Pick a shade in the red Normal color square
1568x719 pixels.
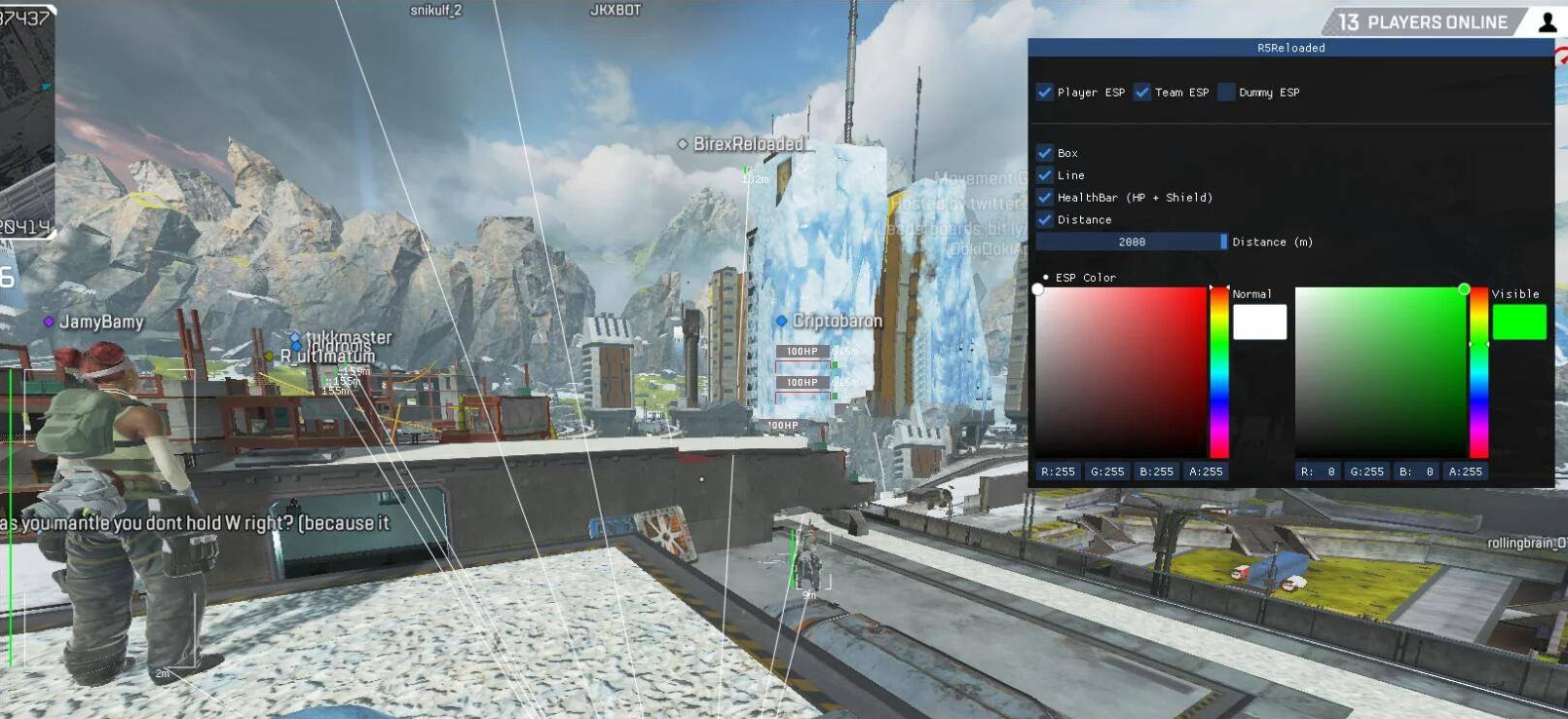[1120, 372]
